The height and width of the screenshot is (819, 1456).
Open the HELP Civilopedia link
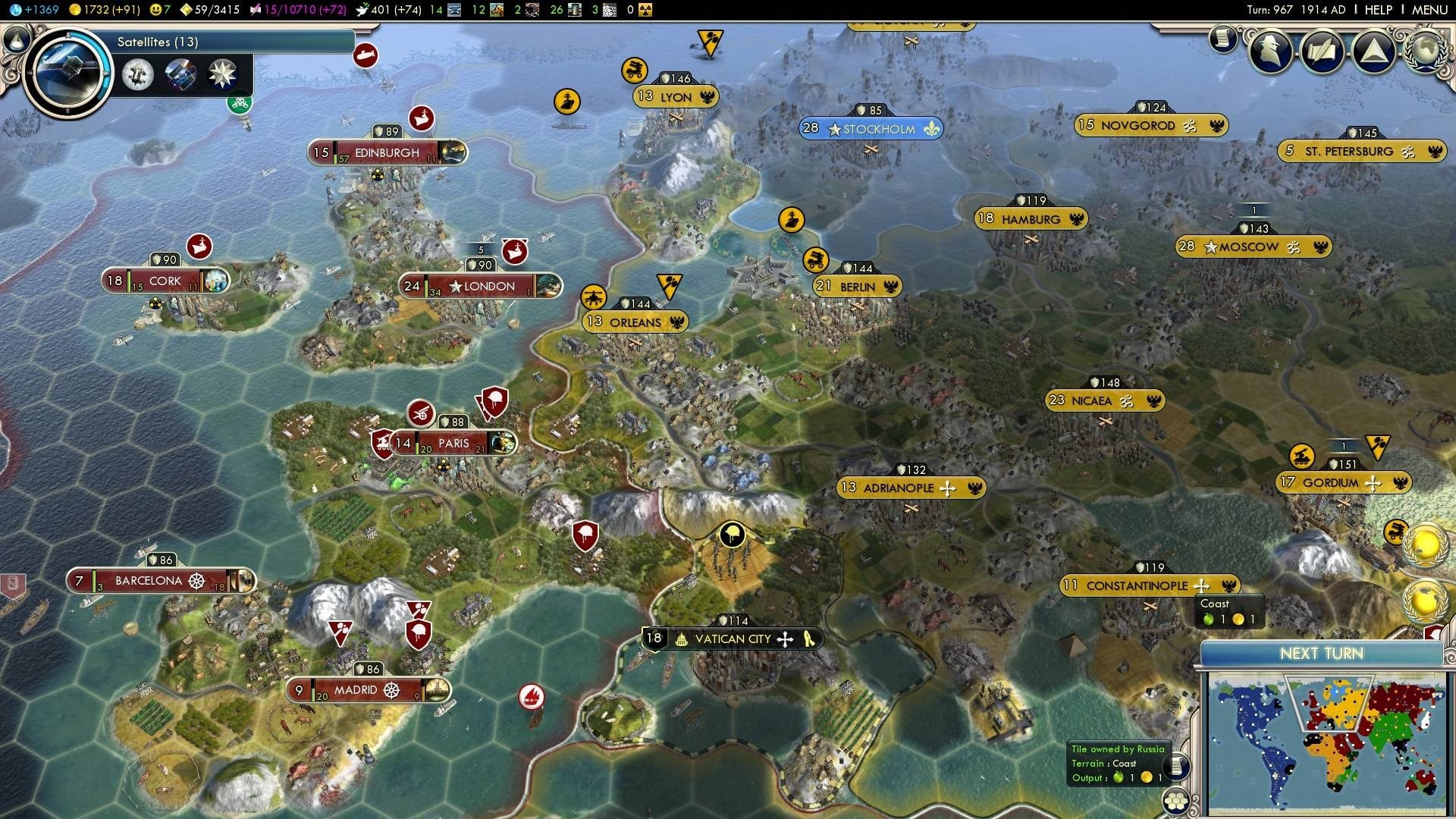click(1378, 10)
